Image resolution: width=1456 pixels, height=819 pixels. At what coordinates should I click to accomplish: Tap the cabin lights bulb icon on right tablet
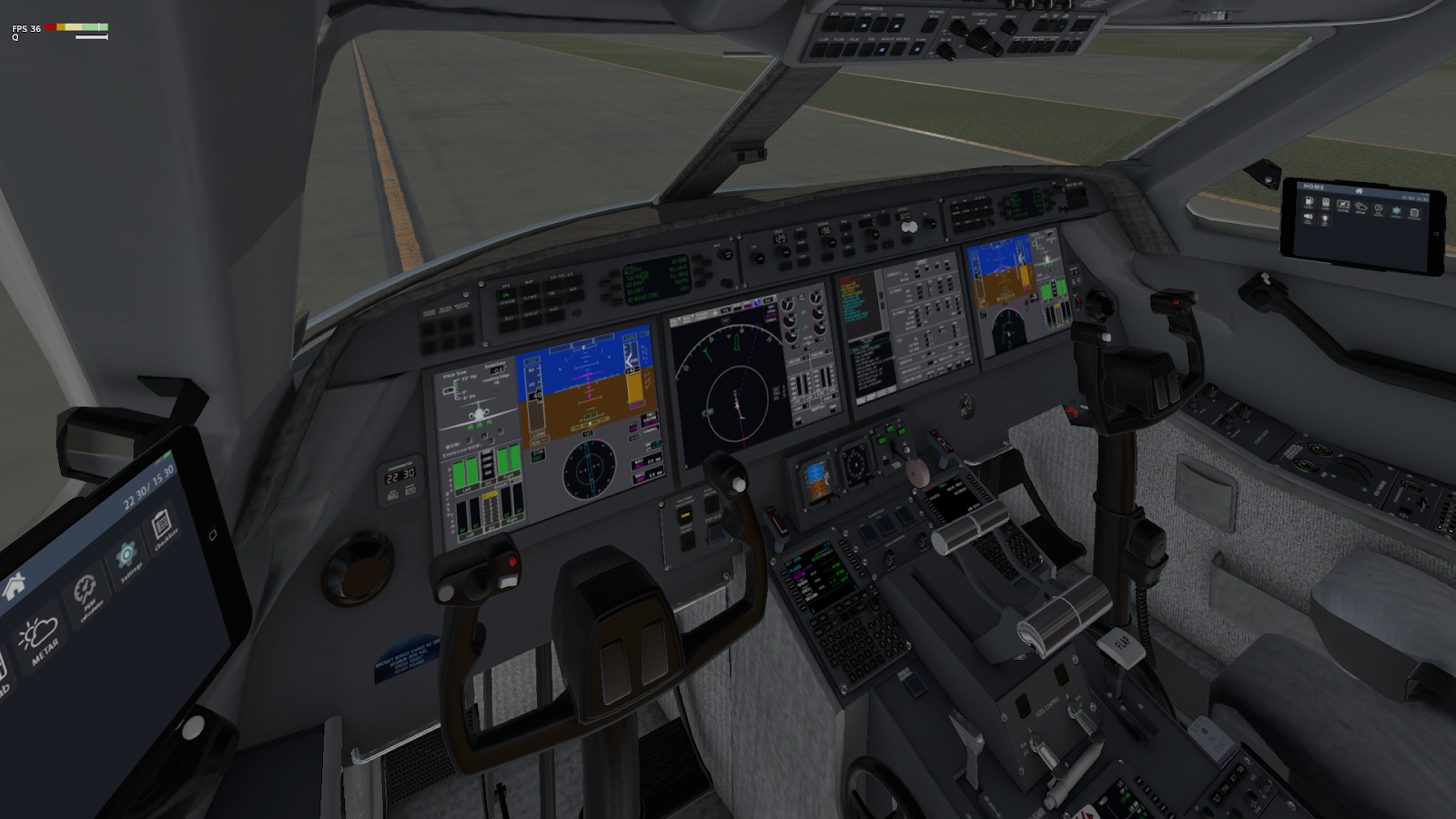click(1325, 220)
